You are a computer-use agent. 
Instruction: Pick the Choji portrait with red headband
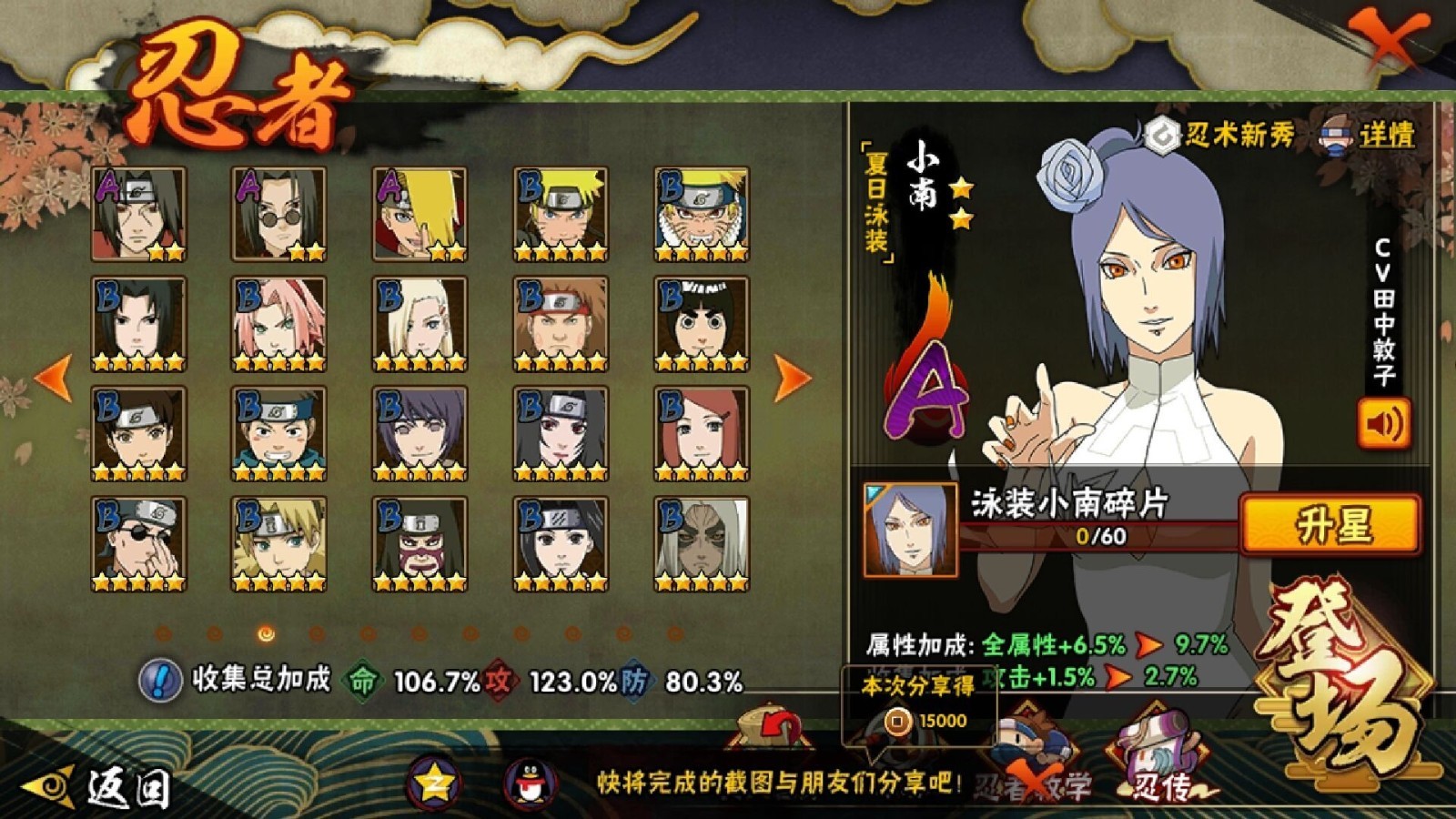click(560, 324)
